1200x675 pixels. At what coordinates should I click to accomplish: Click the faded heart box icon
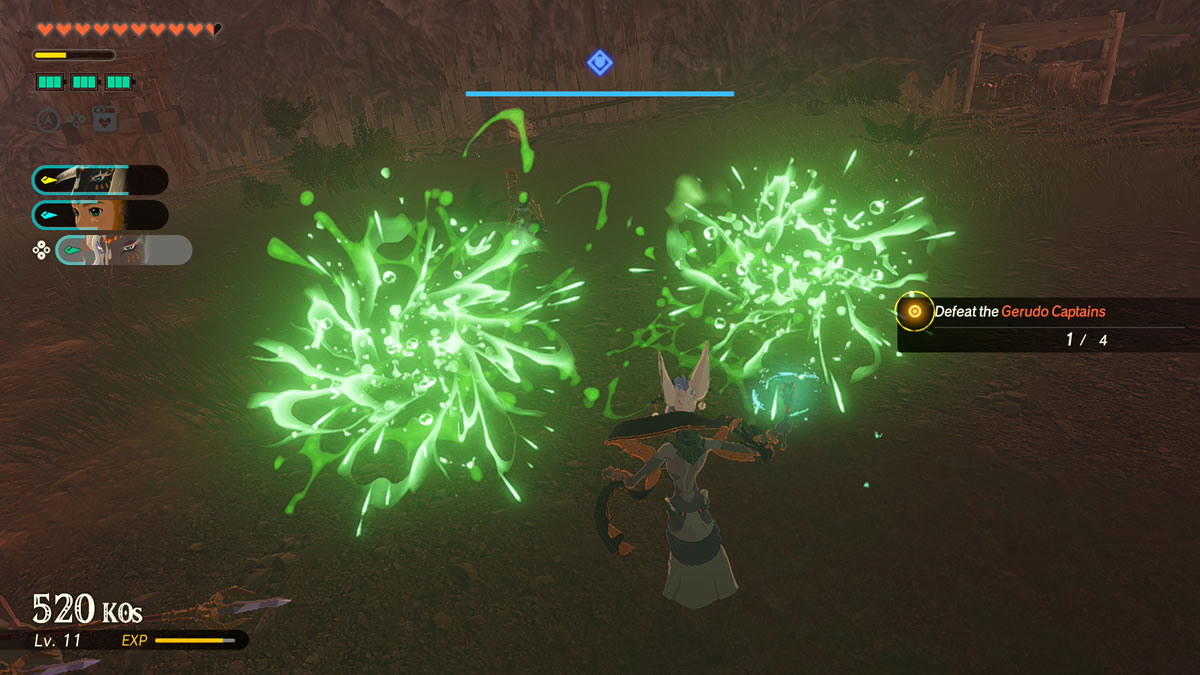click(x=105, y=120)
